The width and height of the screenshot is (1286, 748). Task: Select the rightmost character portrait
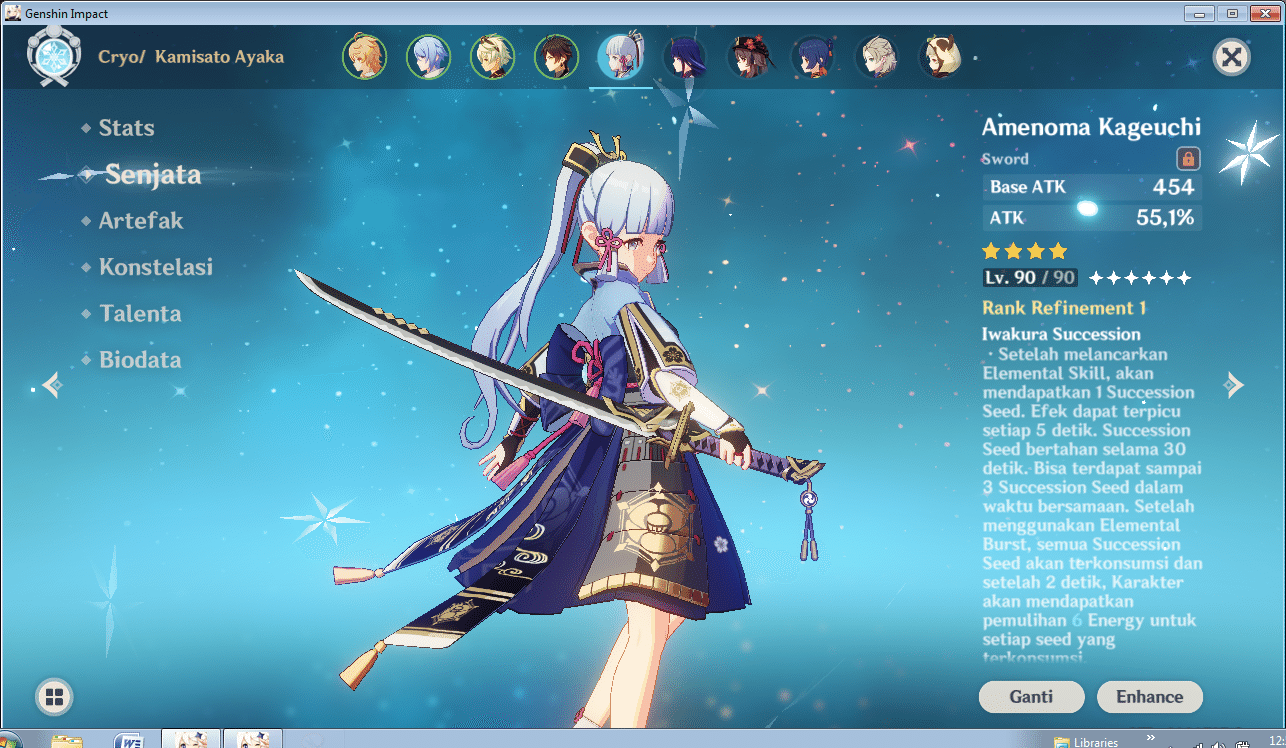[x=941, y=57]
